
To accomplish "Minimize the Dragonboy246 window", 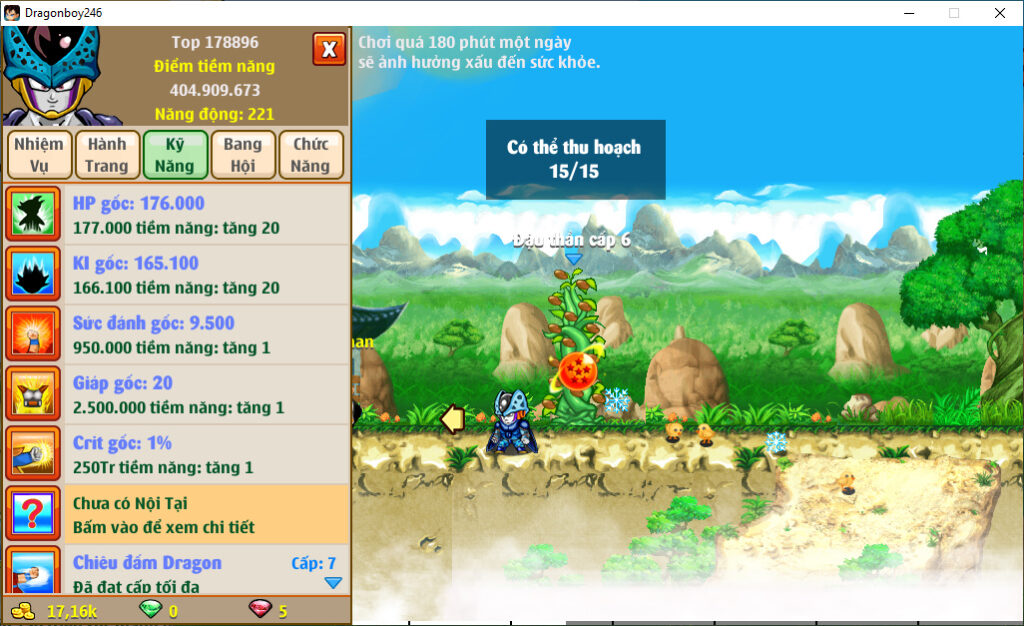I will (x=909, y=13).
